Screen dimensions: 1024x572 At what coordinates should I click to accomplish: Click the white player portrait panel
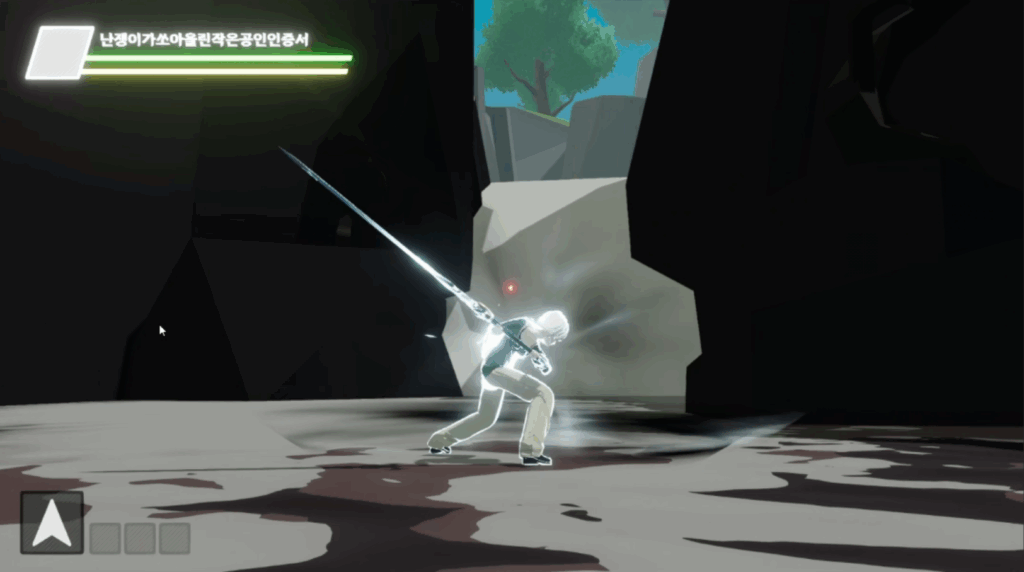point(59,53)
